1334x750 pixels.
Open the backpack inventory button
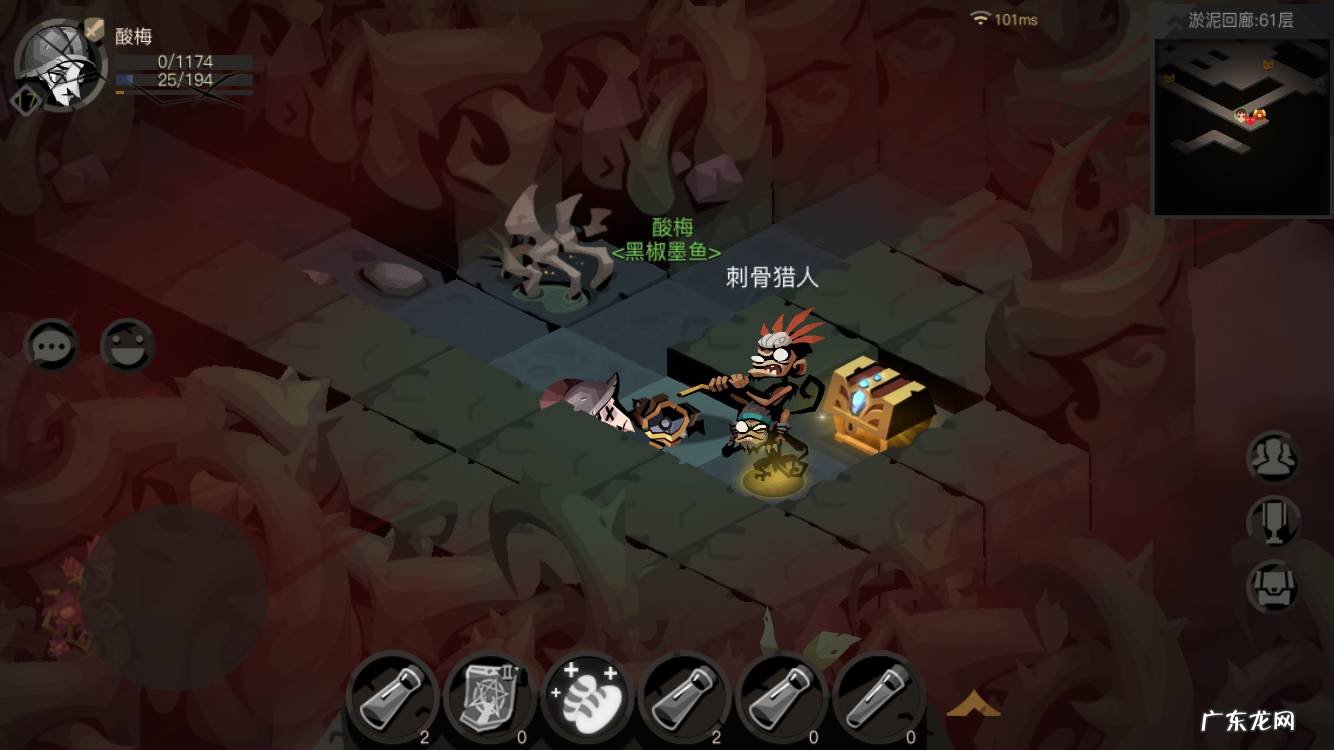(1272, 587)
